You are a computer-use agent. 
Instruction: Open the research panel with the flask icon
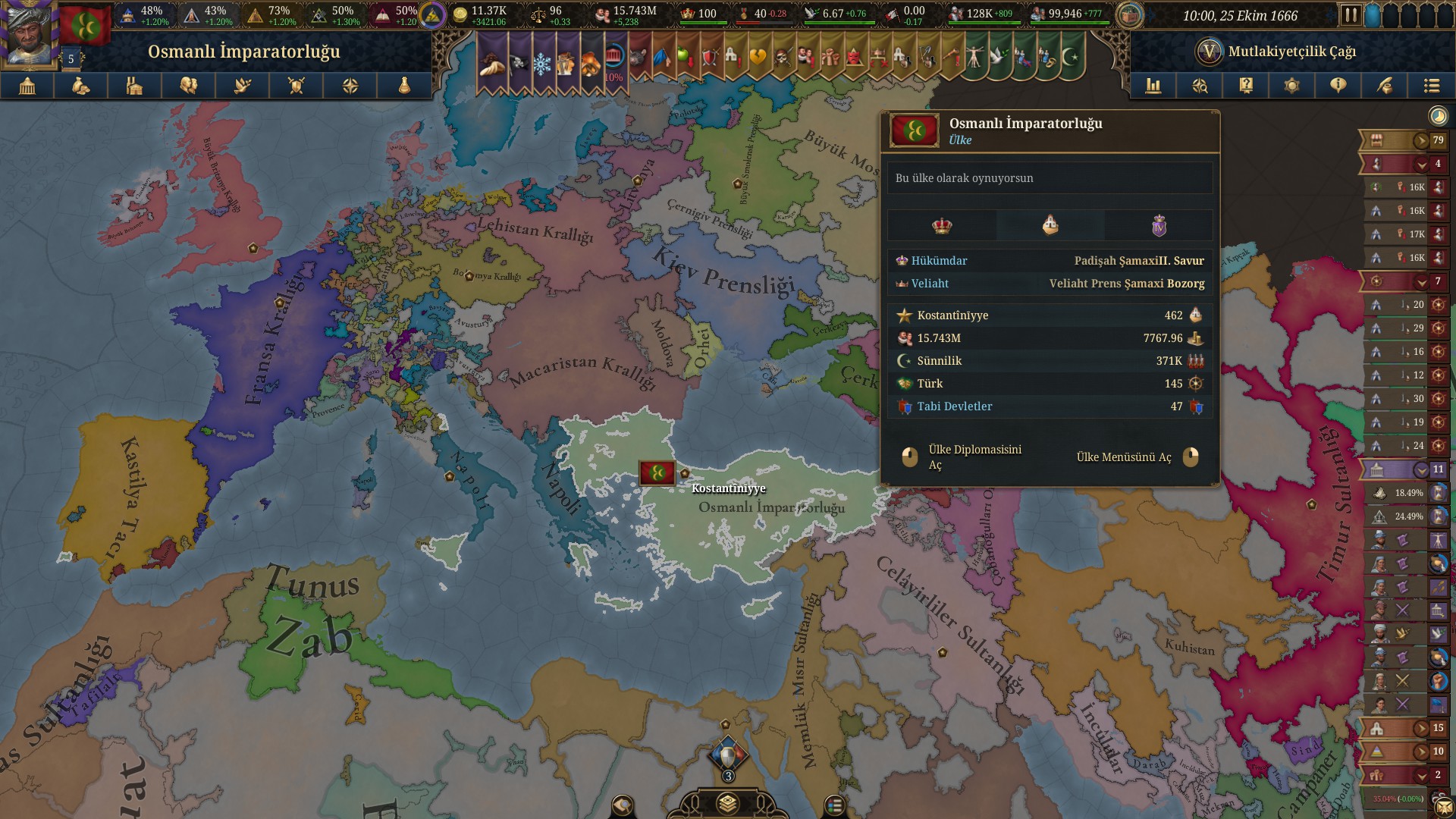404,86
